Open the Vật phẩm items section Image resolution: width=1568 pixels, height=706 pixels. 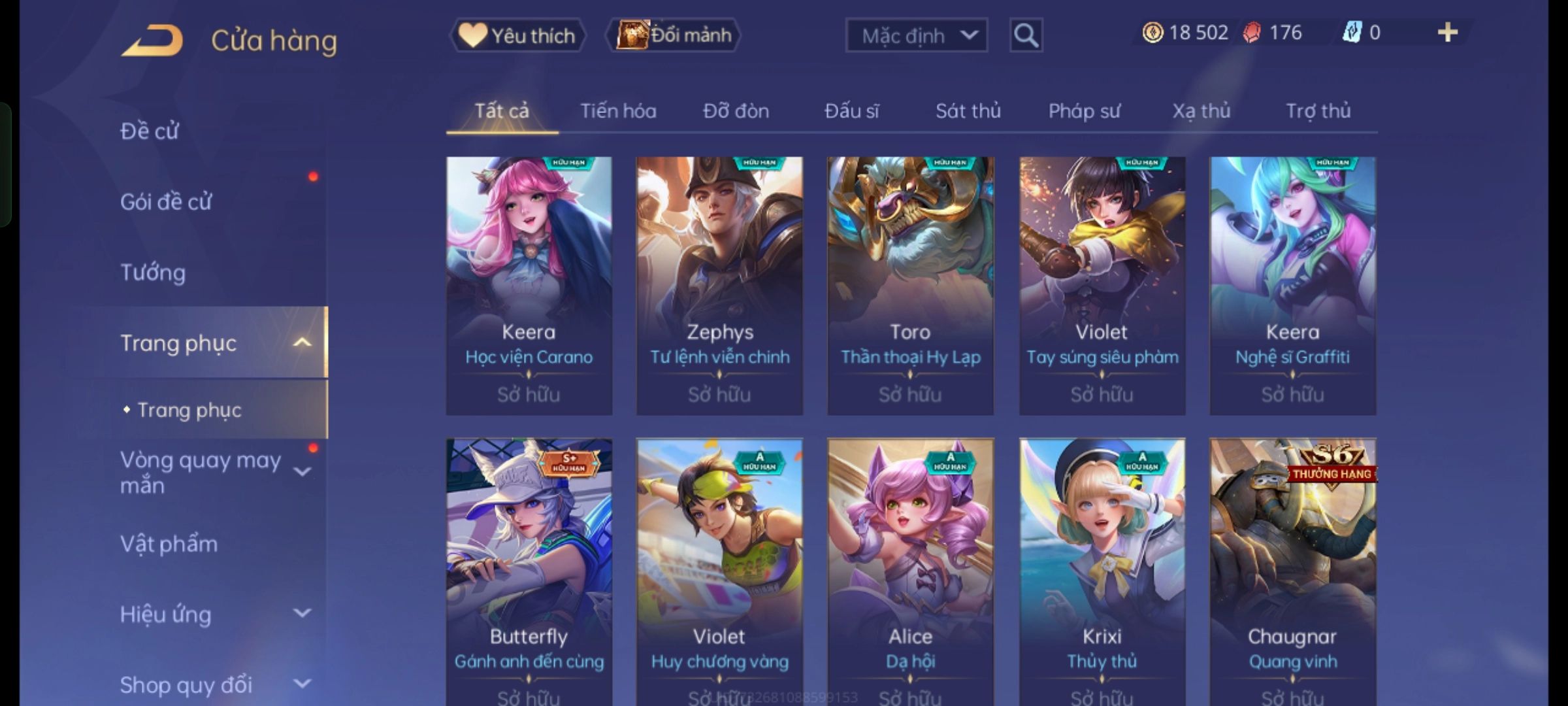[x=169, y=544]
